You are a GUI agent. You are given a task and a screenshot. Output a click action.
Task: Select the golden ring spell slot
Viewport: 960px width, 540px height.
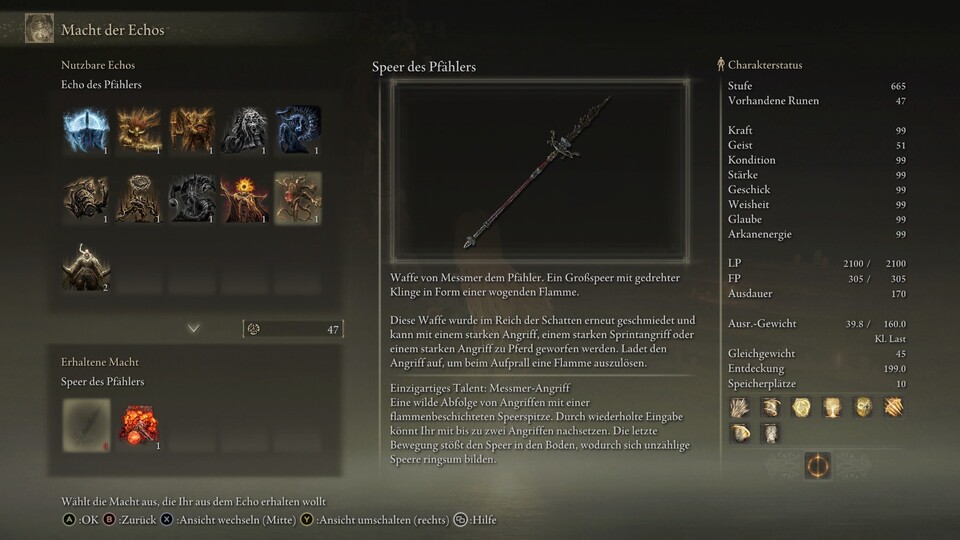pos(800,407)
